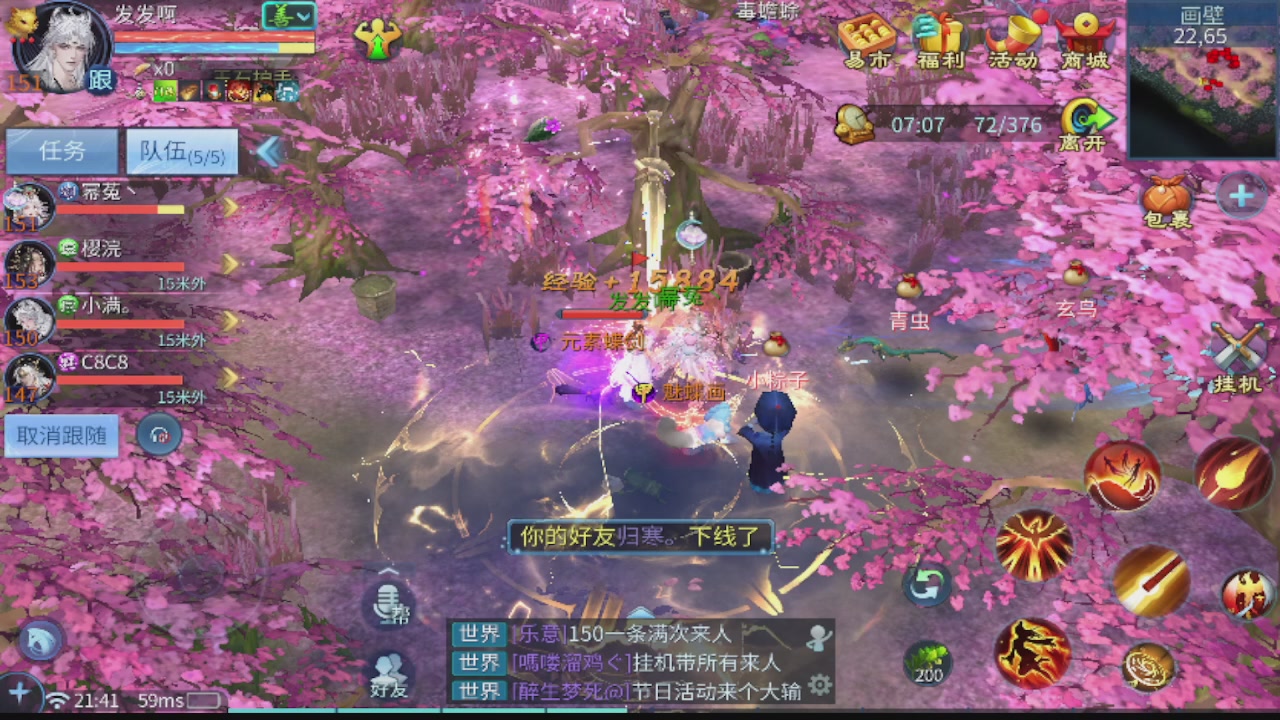The width and height of the screenshot is (1280, 720).
Task: Open the chat settings gear
Action: (820, 684)
